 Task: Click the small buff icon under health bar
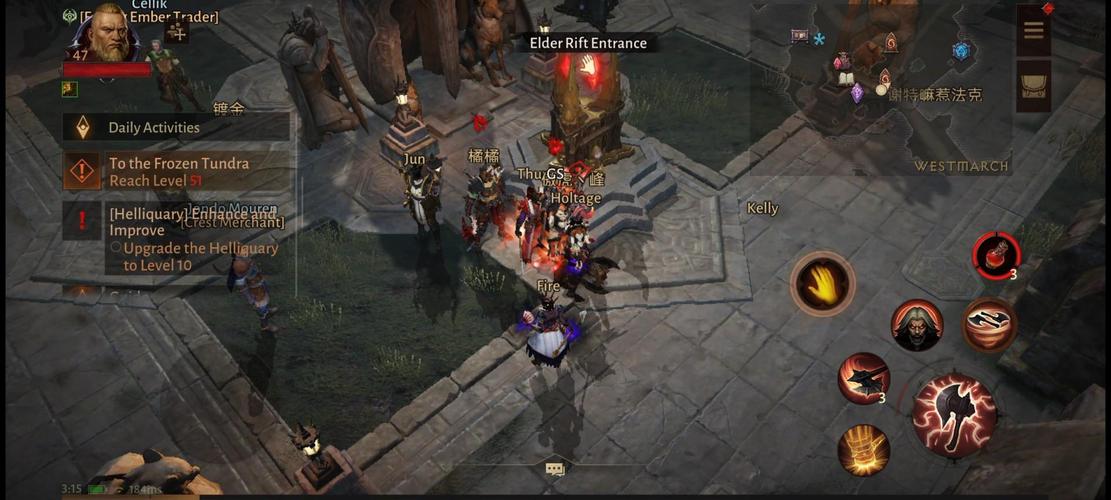70,89
